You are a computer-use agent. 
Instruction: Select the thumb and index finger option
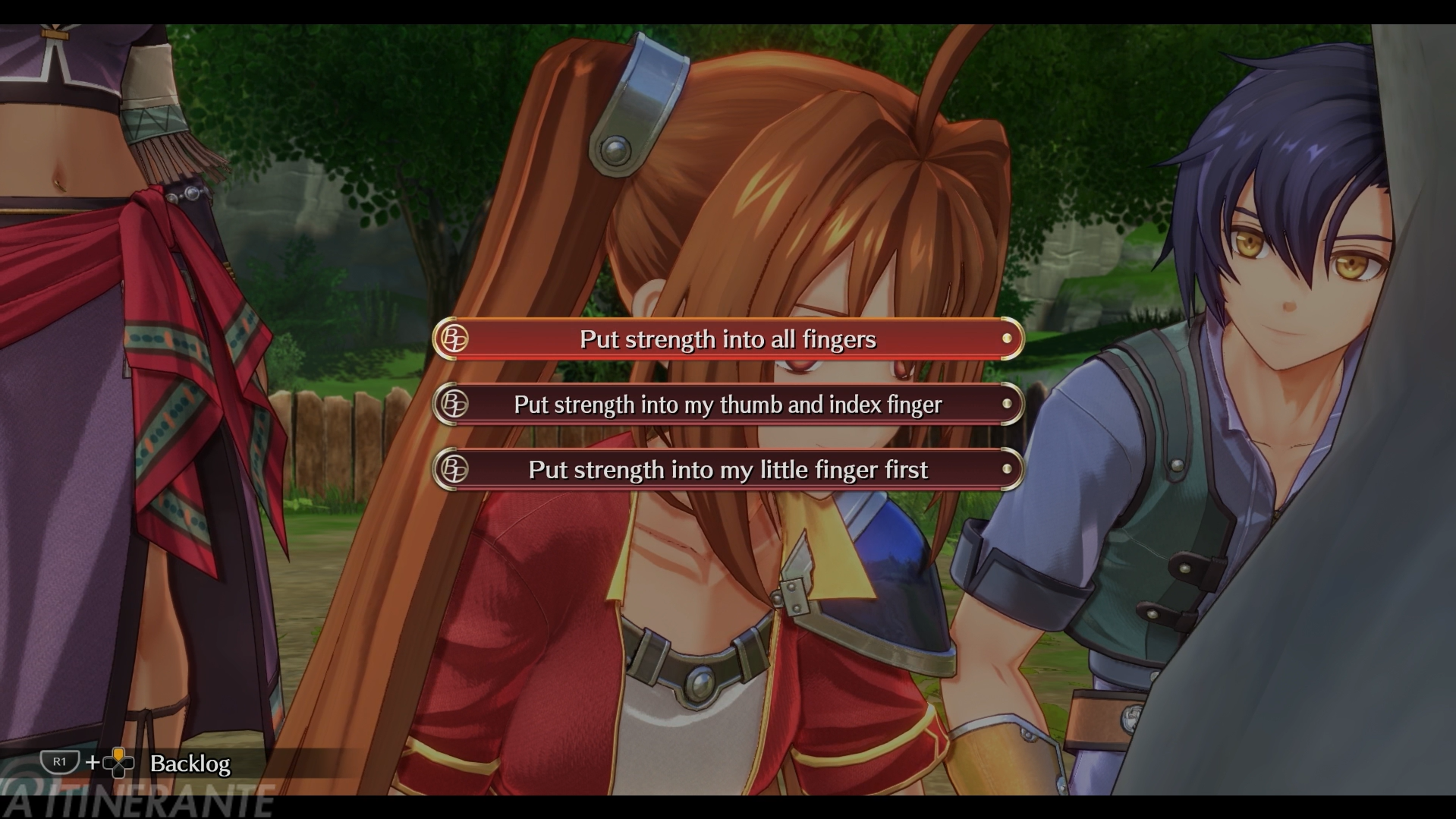[x=728, y=405]
